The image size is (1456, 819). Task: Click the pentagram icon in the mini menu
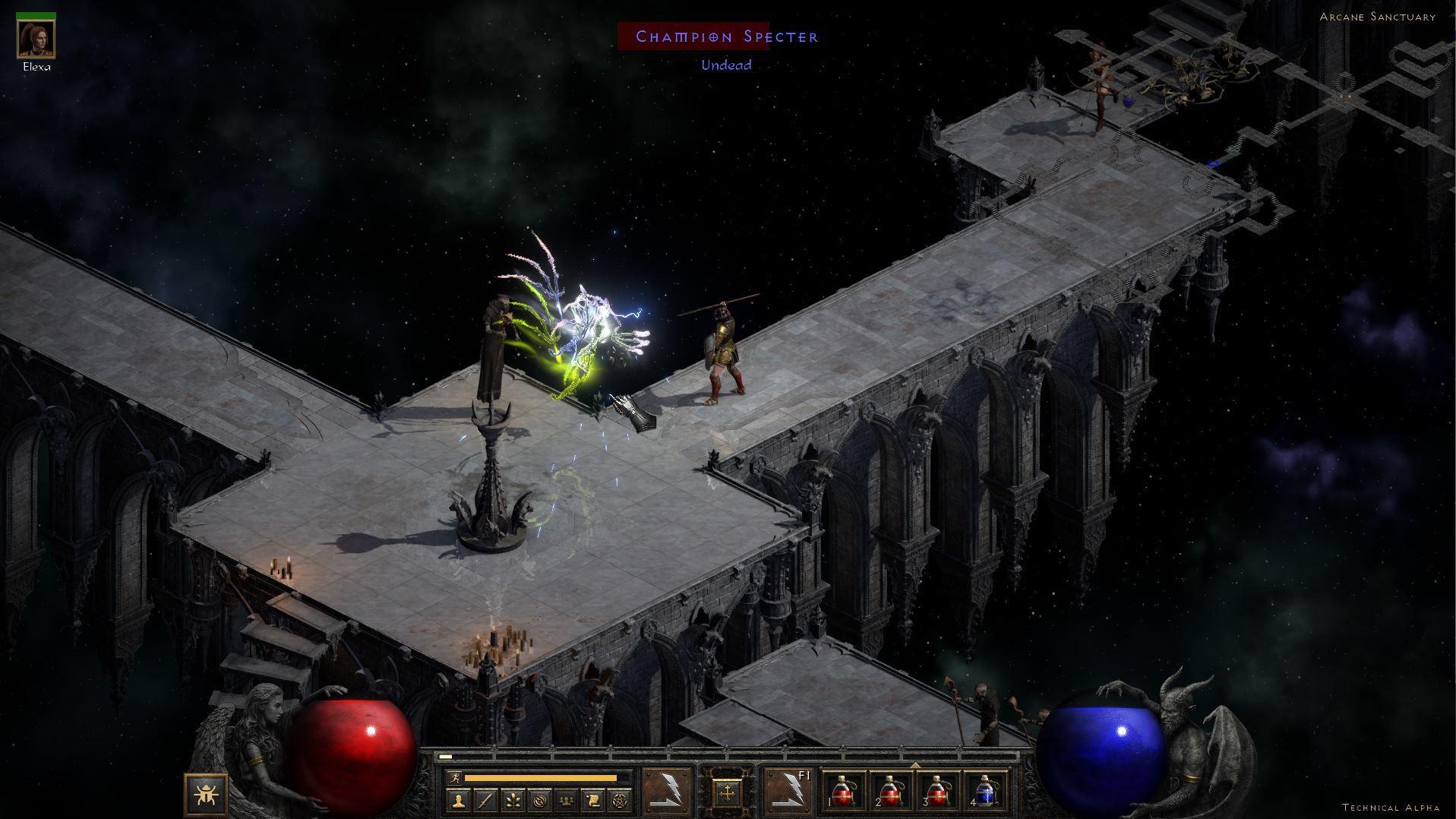[621, 800]
